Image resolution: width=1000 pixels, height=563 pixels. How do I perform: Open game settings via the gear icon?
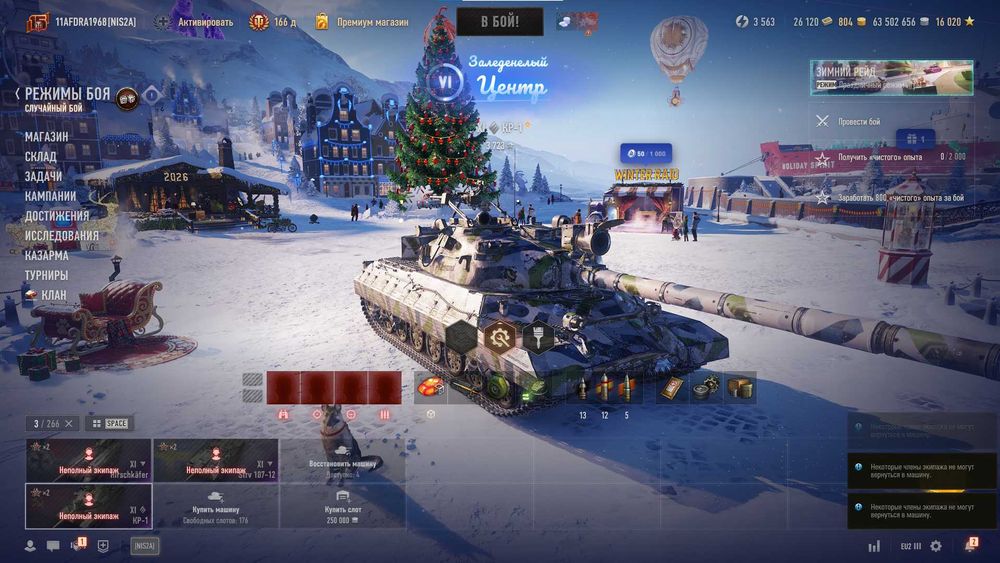click(936, 546)
